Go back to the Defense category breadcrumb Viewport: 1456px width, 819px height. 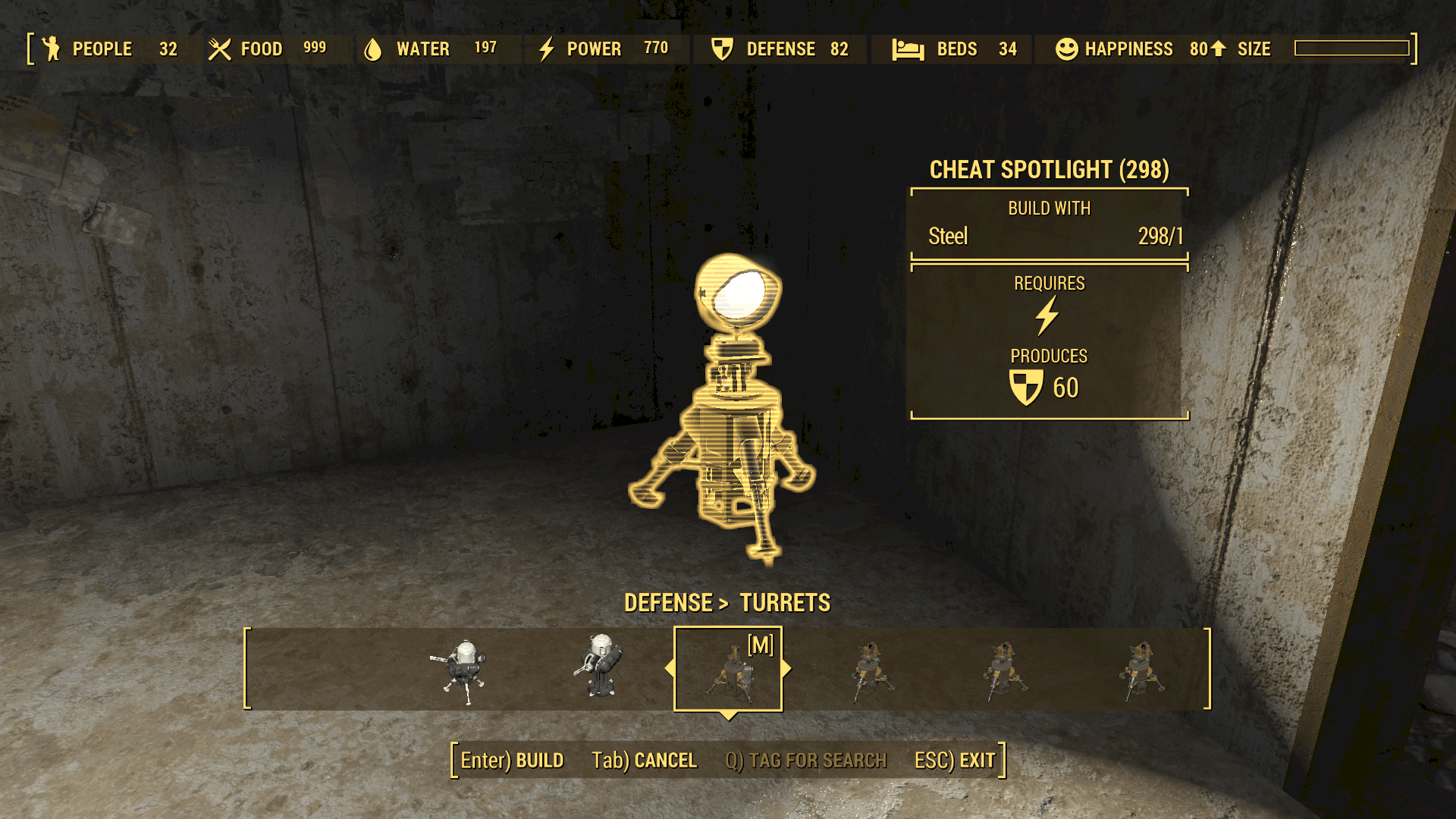pyautogui.click(x=668, y=603)
